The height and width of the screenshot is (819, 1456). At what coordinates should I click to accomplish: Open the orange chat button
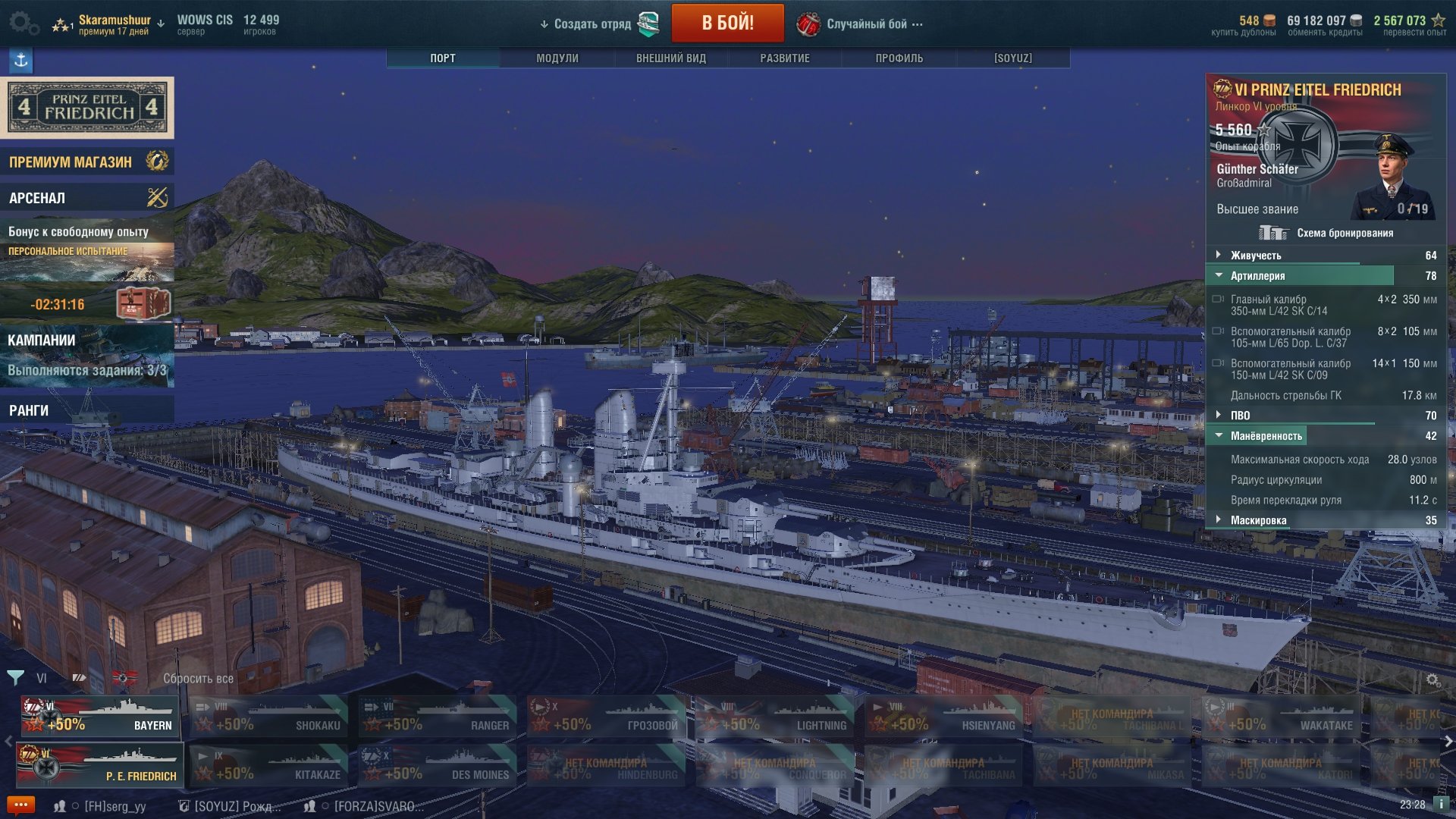pos(20,805)
